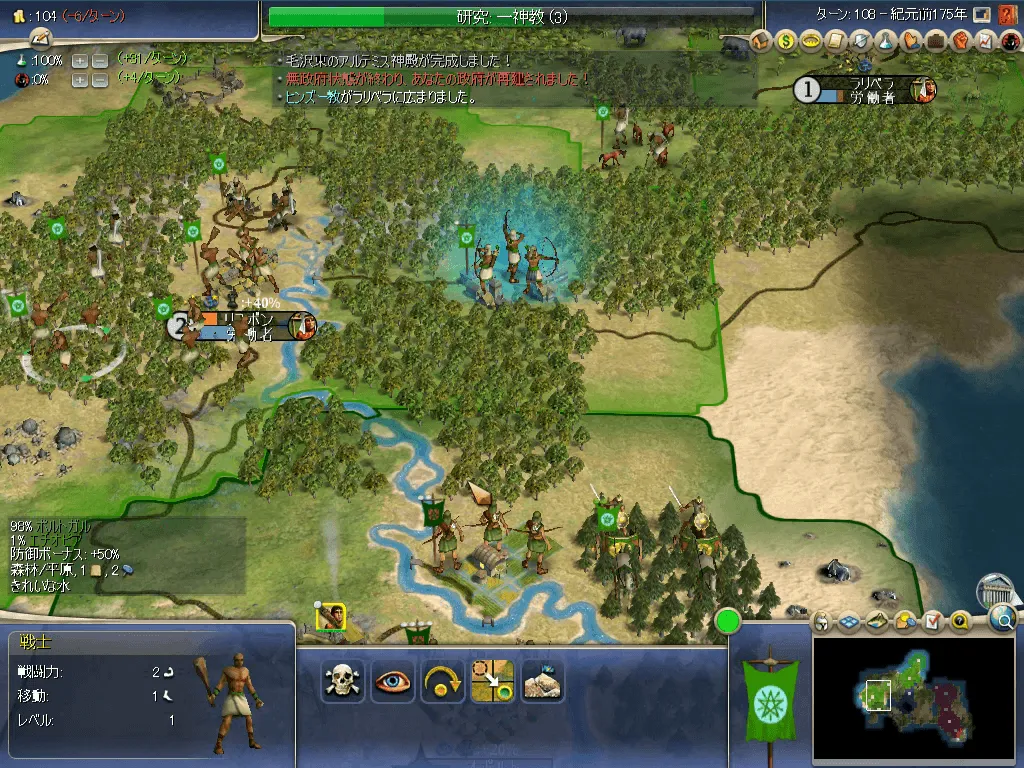The width and height of the screenshot is (1024, 768).
Task: Open the domestic advisor house icon
Action: 761,41
